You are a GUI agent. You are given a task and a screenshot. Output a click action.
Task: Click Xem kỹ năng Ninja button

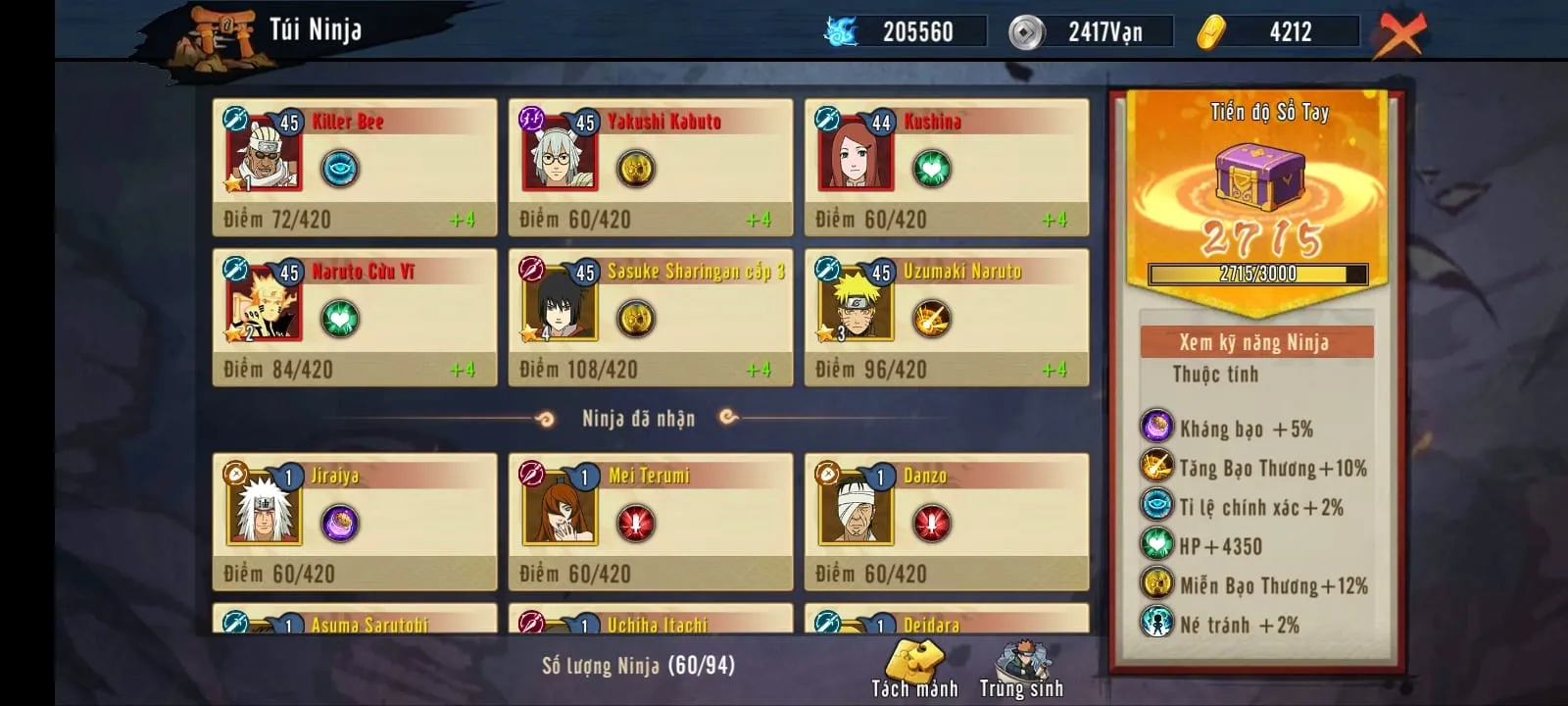pyautogui.click(x=1255, y=342)
